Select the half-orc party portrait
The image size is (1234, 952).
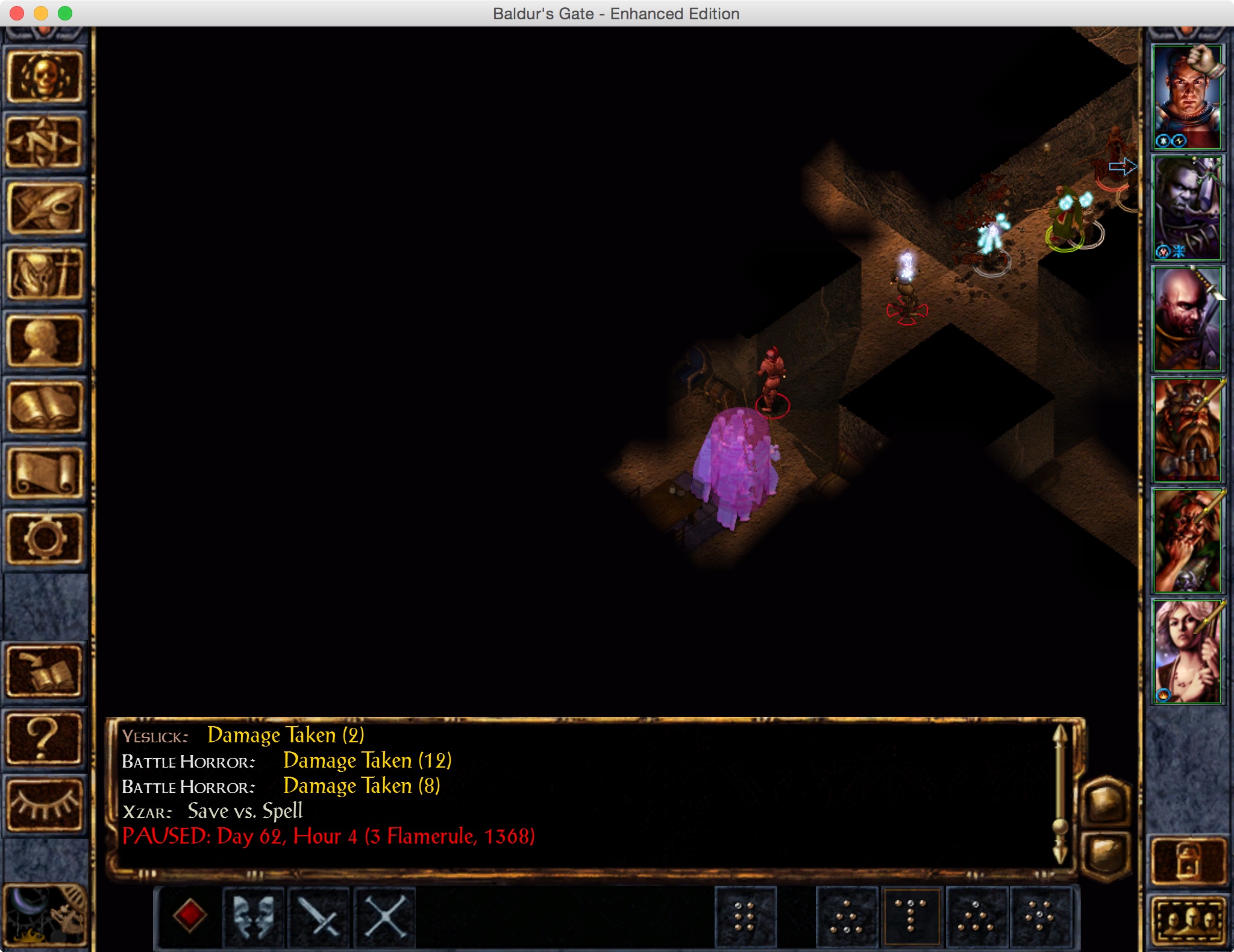pos(1186,208)
